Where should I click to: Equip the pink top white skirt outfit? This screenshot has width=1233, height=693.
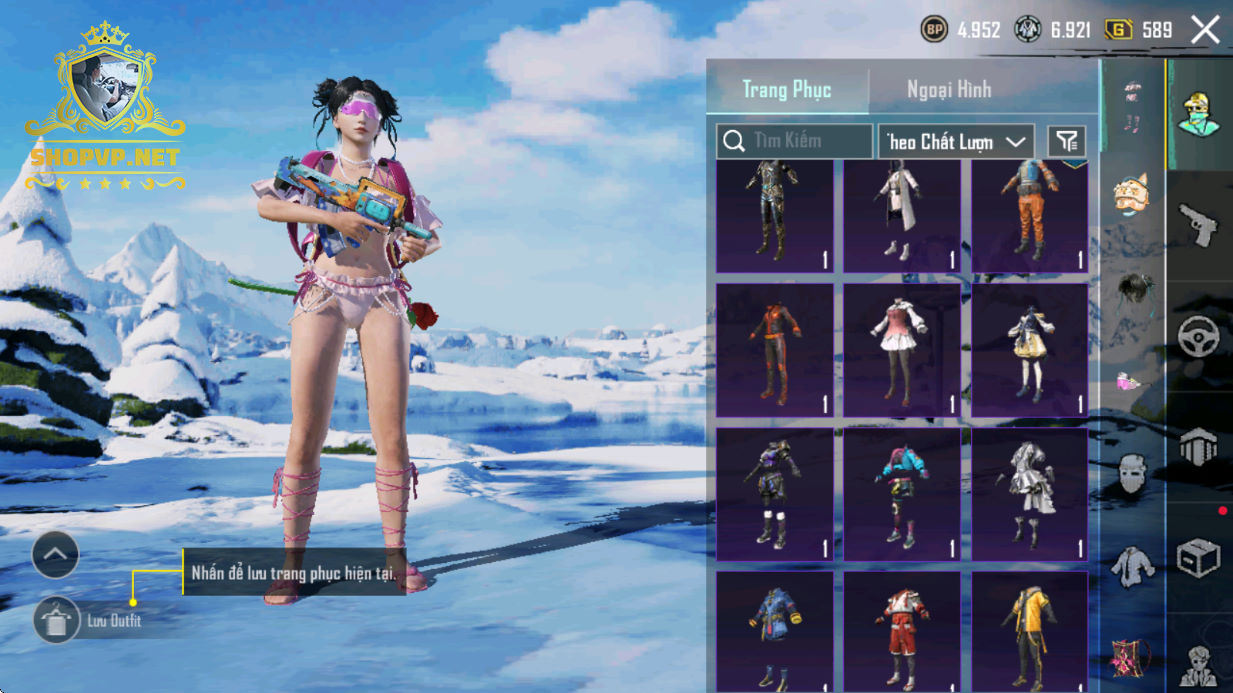(901, 350)
